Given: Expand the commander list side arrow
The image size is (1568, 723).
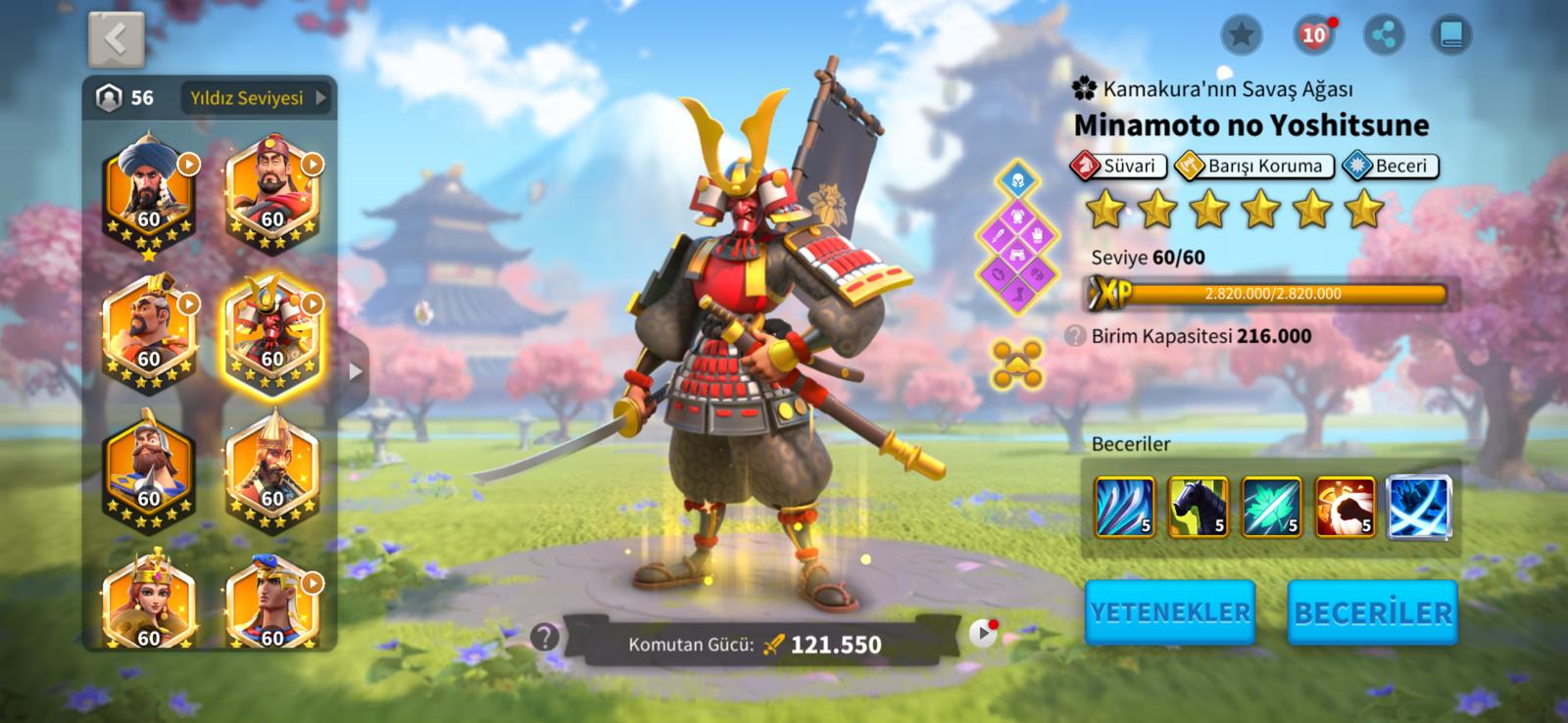Looking at the screenshot, I should [x=355, y=371].
